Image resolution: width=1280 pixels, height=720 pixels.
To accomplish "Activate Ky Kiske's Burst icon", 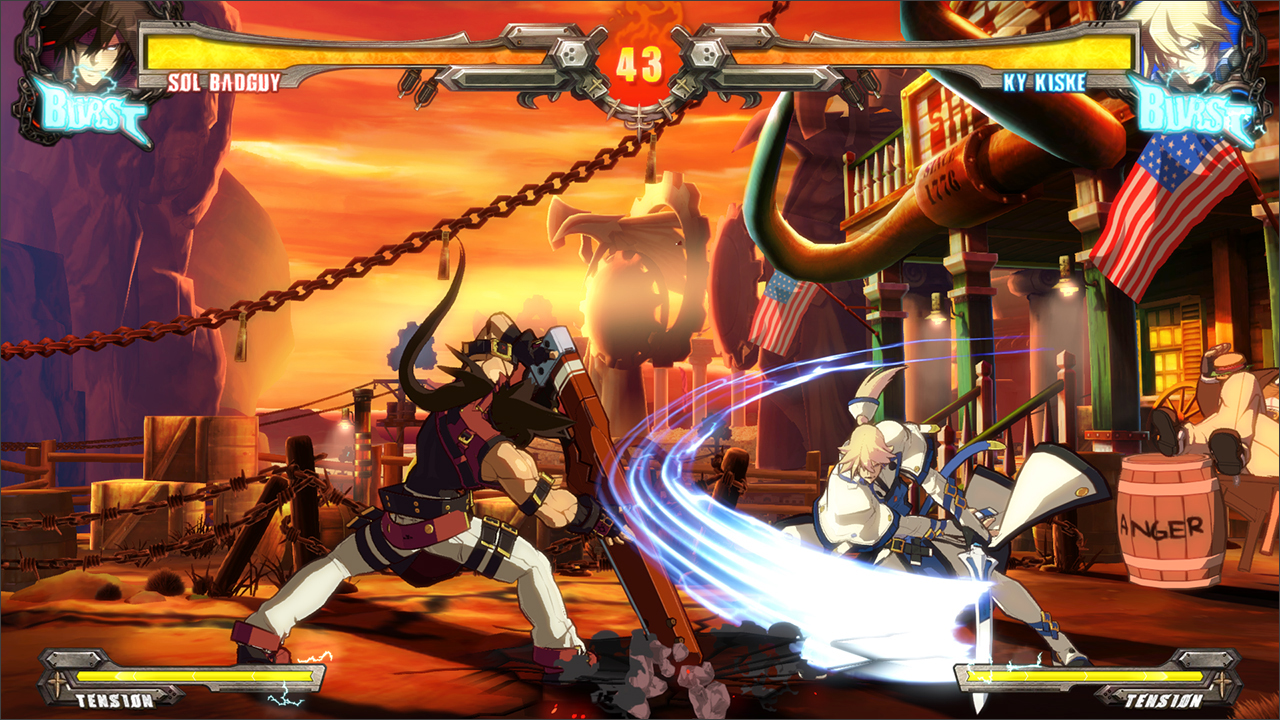I will [1192, 114].
